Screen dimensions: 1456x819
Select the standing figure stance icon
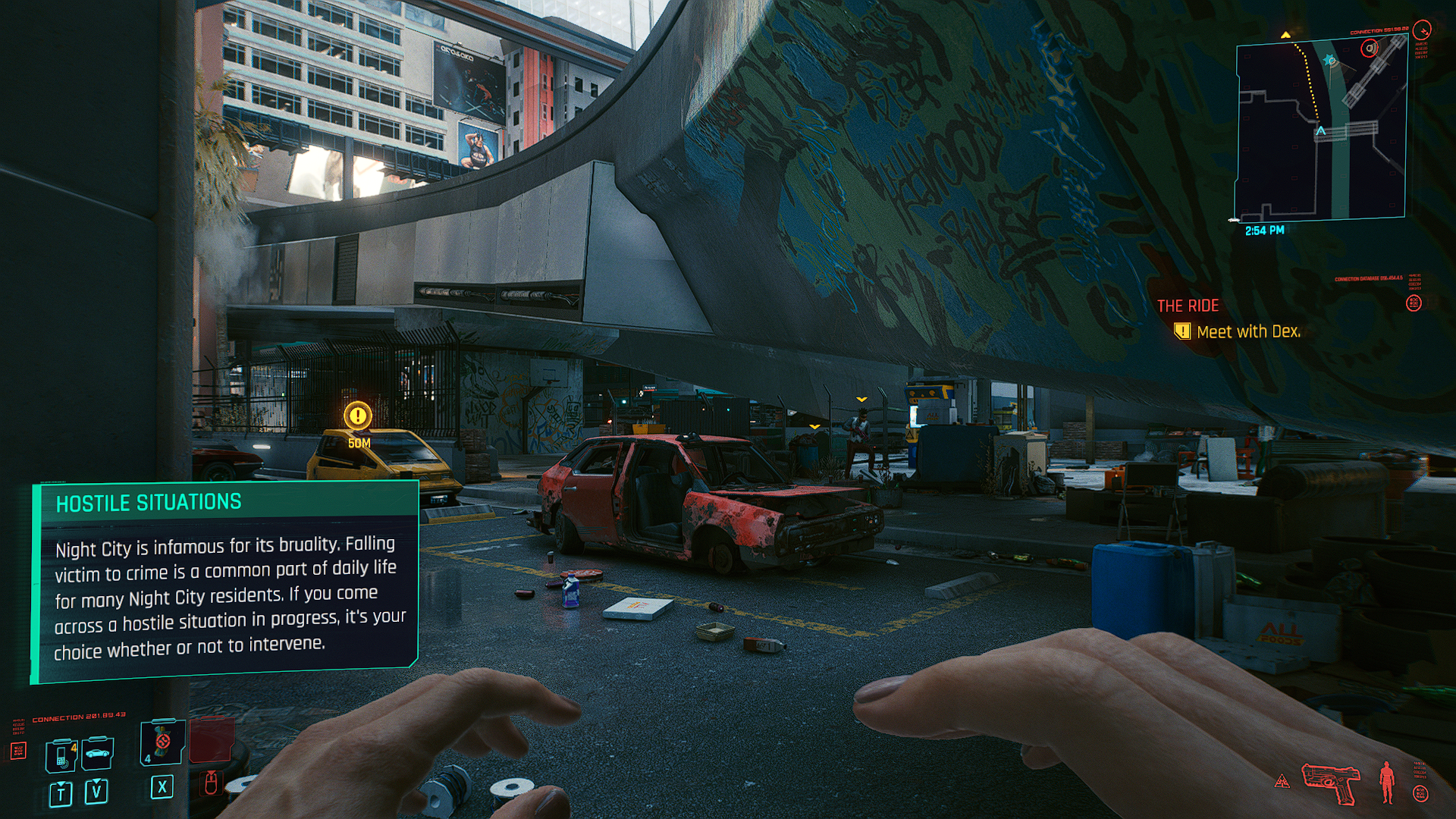(x=1387, y=782)
